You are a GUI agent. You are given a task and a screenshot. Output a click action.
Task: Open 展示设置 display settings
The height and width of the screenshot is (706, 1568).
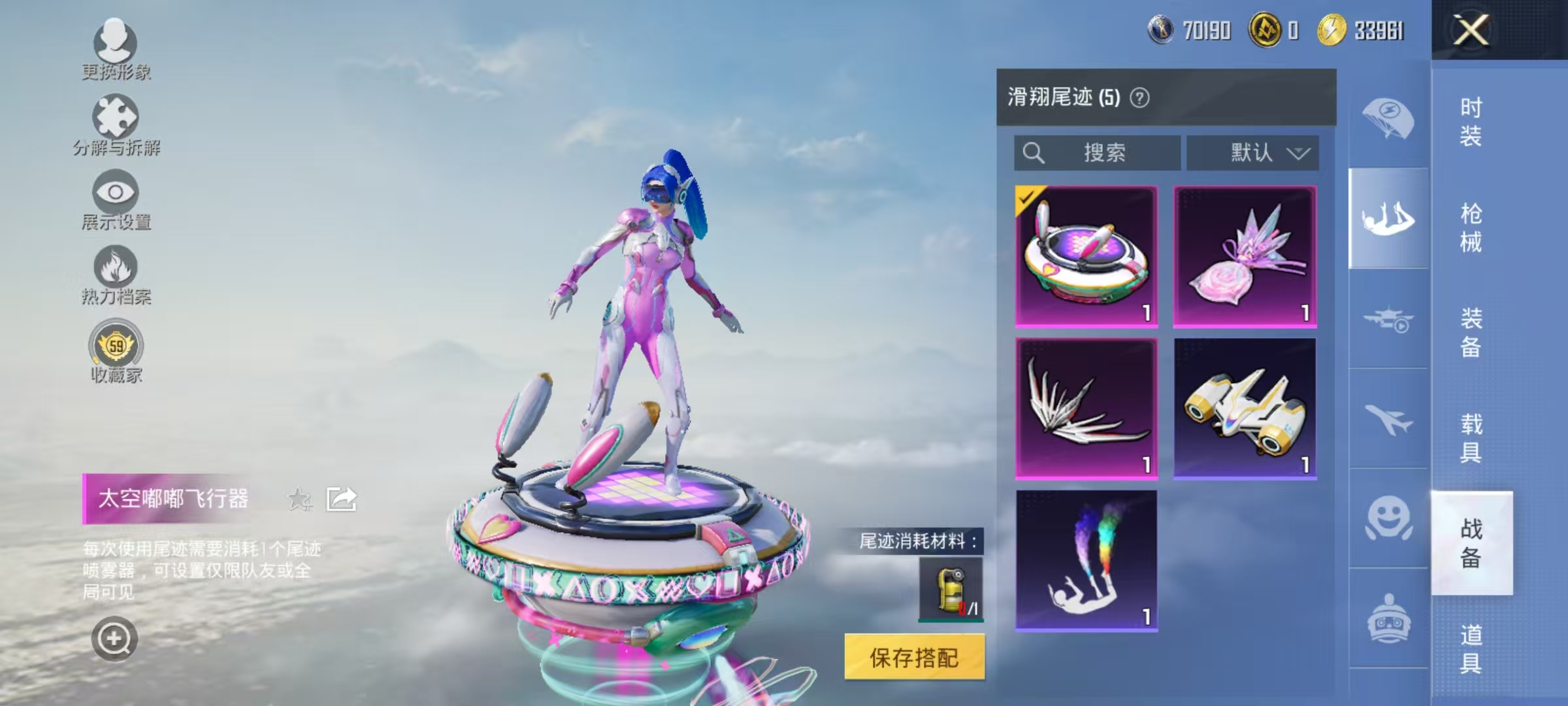(116, 196)
